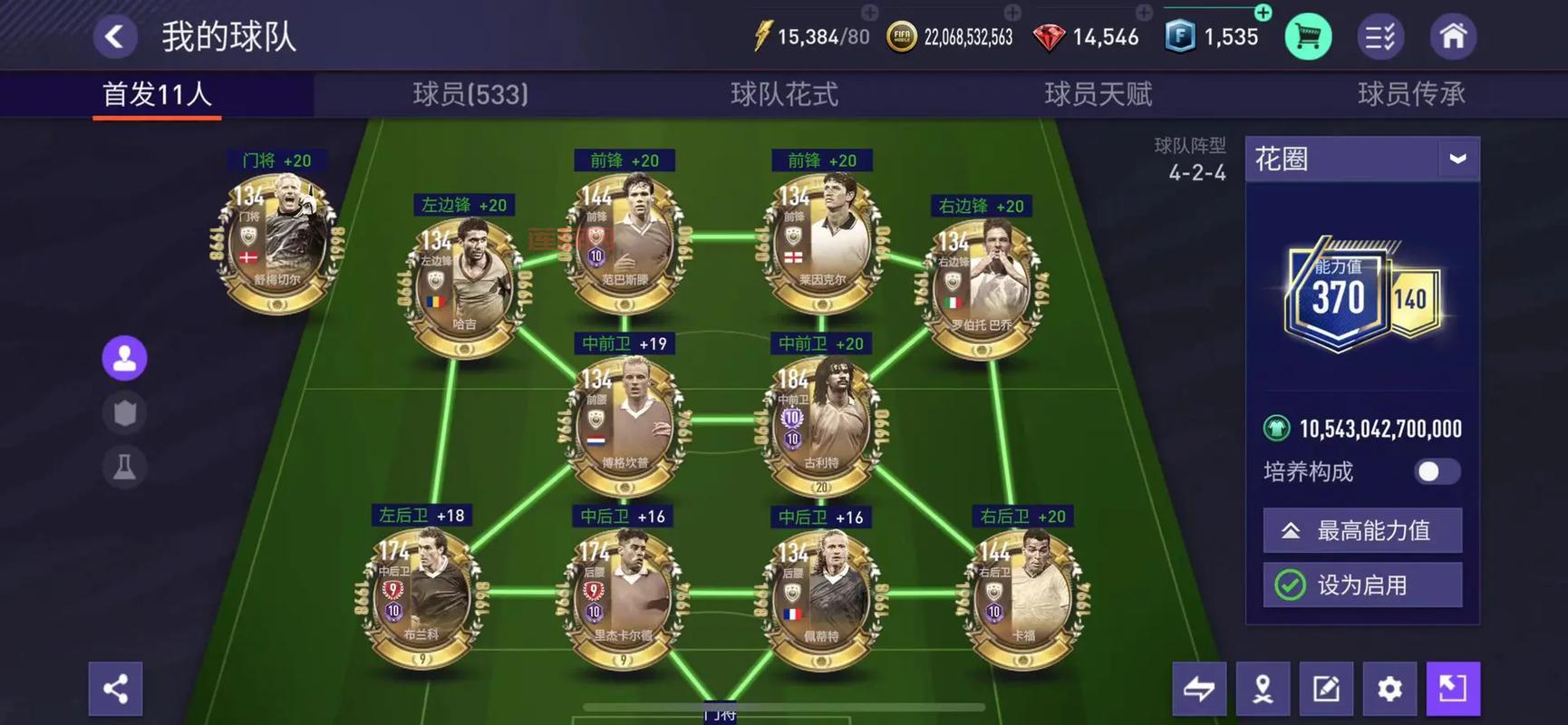Switch to the 球员(533) tab
Viewport: 1568px width, 725px height.
pyautogui.click(x=470, y=94)
